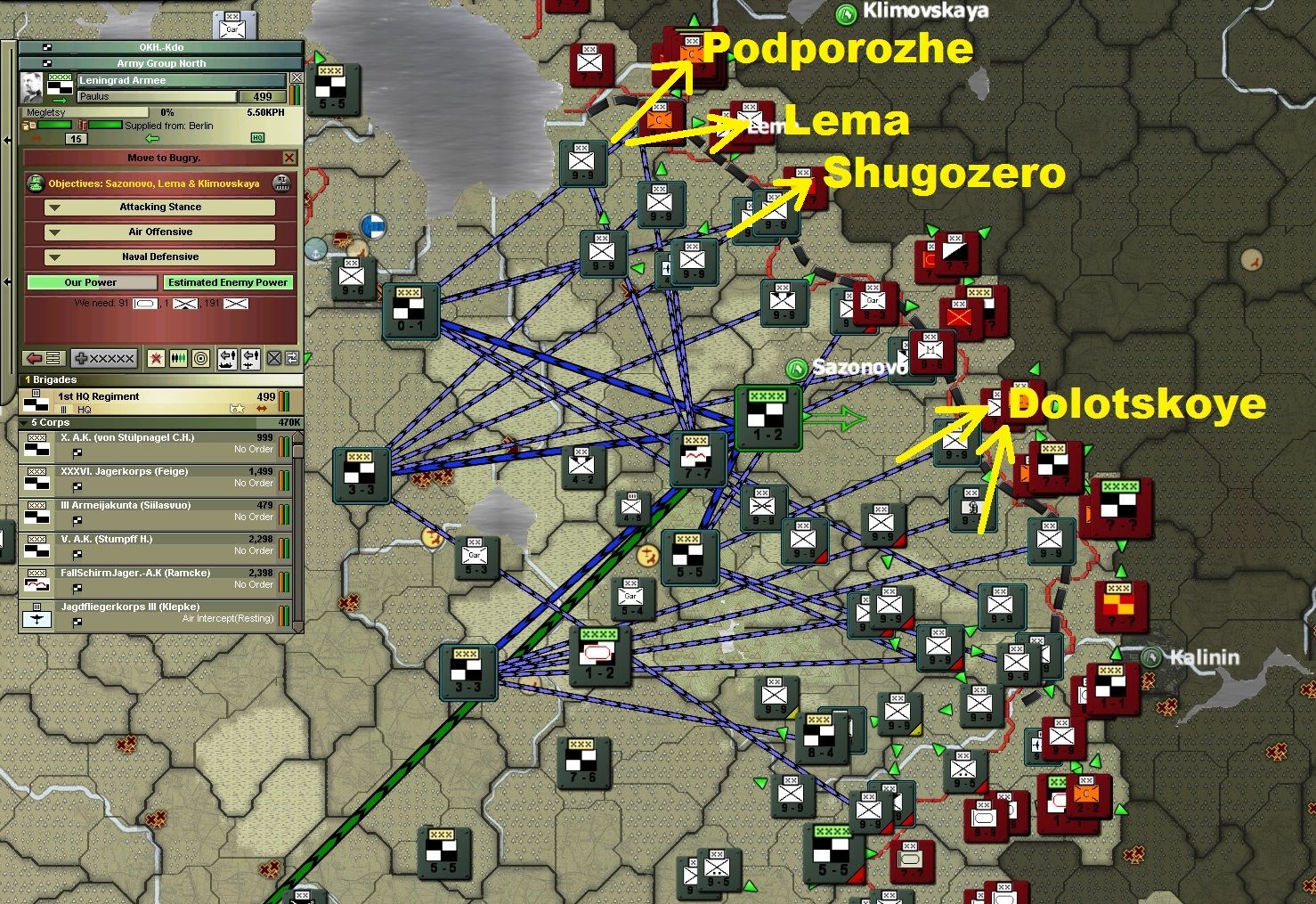Click the red star attack order icon
Image resolution: width=1316 pixels, height=904 pixels.
tap(157, 357)
